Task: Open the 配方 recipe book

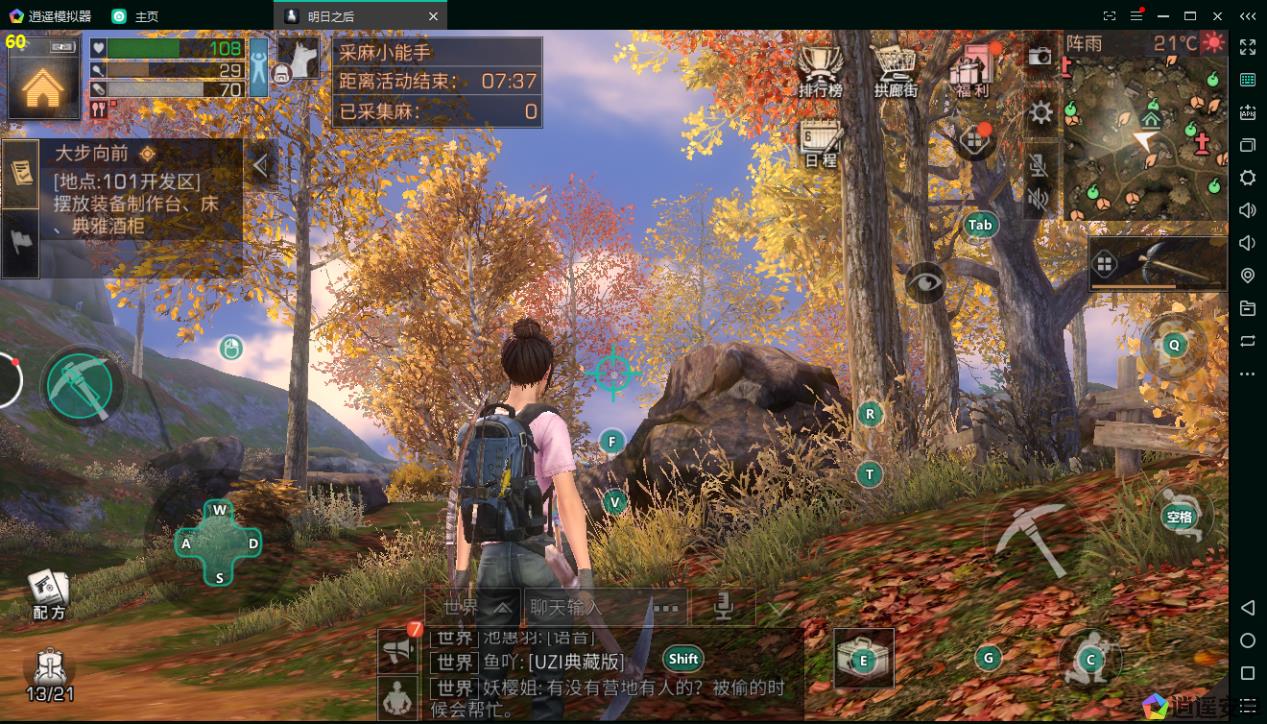Action: (x=47, y=594)
